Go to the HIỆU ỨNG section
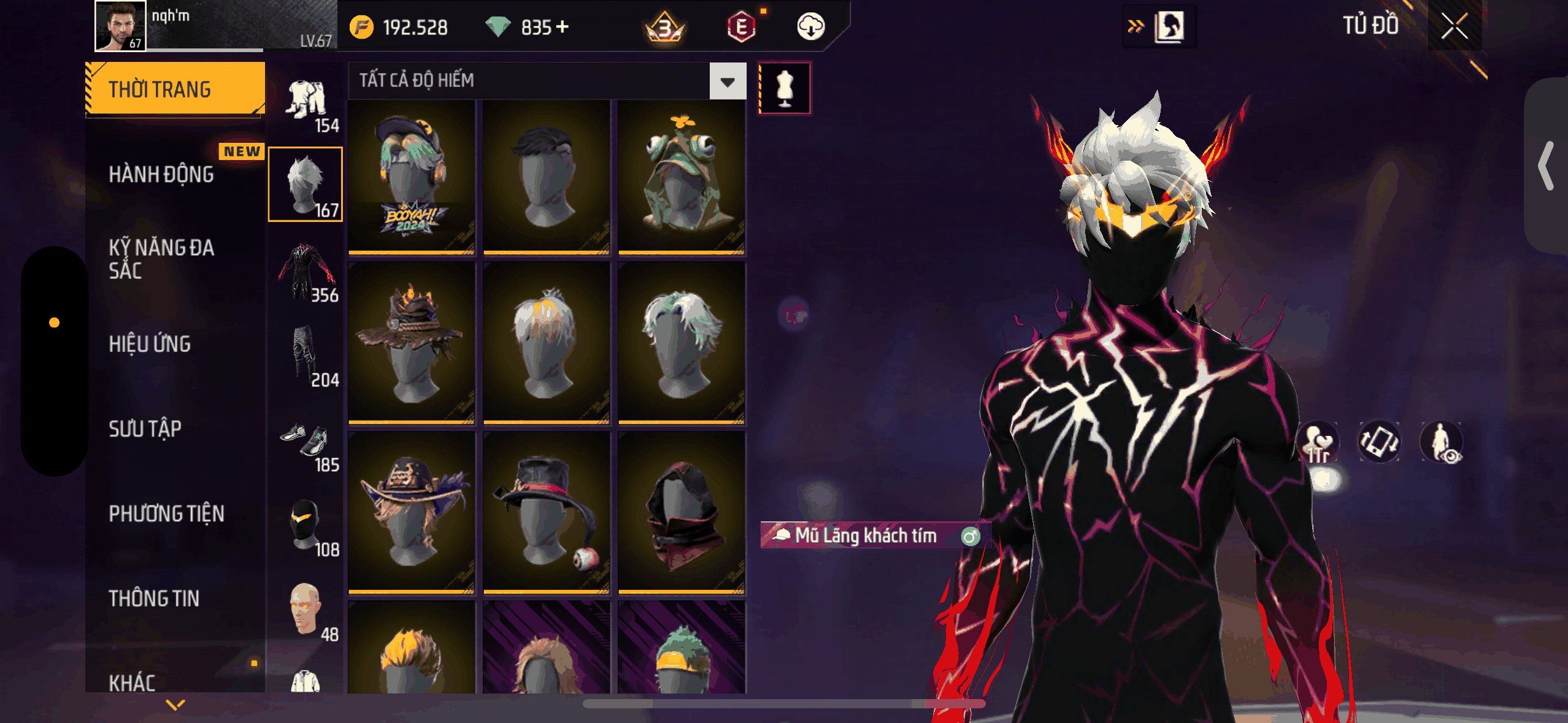This screenshot has width=1568, height=723. [x=150, y=344]
